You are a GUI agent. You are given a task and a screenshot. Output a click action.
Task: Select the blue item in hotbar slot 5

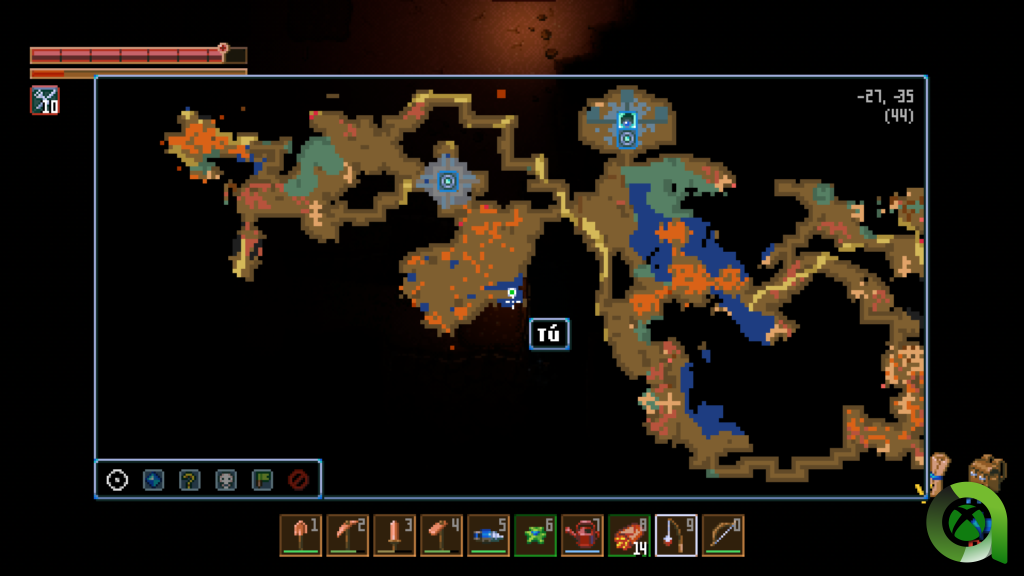coord(488,535)
